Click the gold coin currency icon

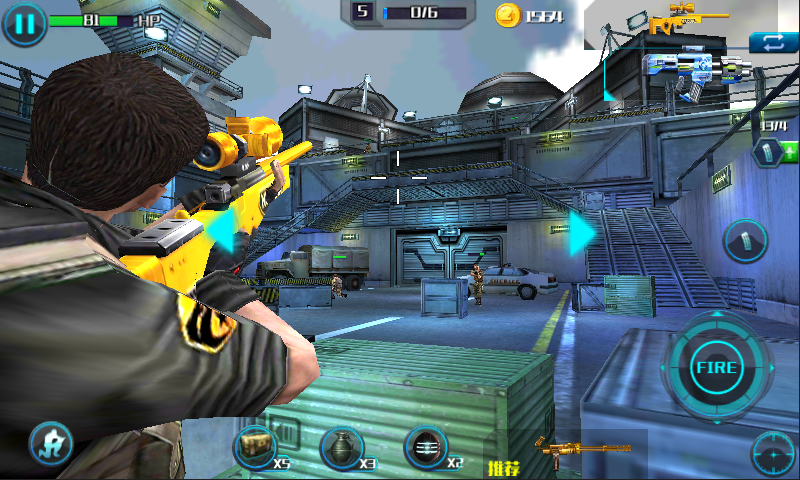pos(508,15)
